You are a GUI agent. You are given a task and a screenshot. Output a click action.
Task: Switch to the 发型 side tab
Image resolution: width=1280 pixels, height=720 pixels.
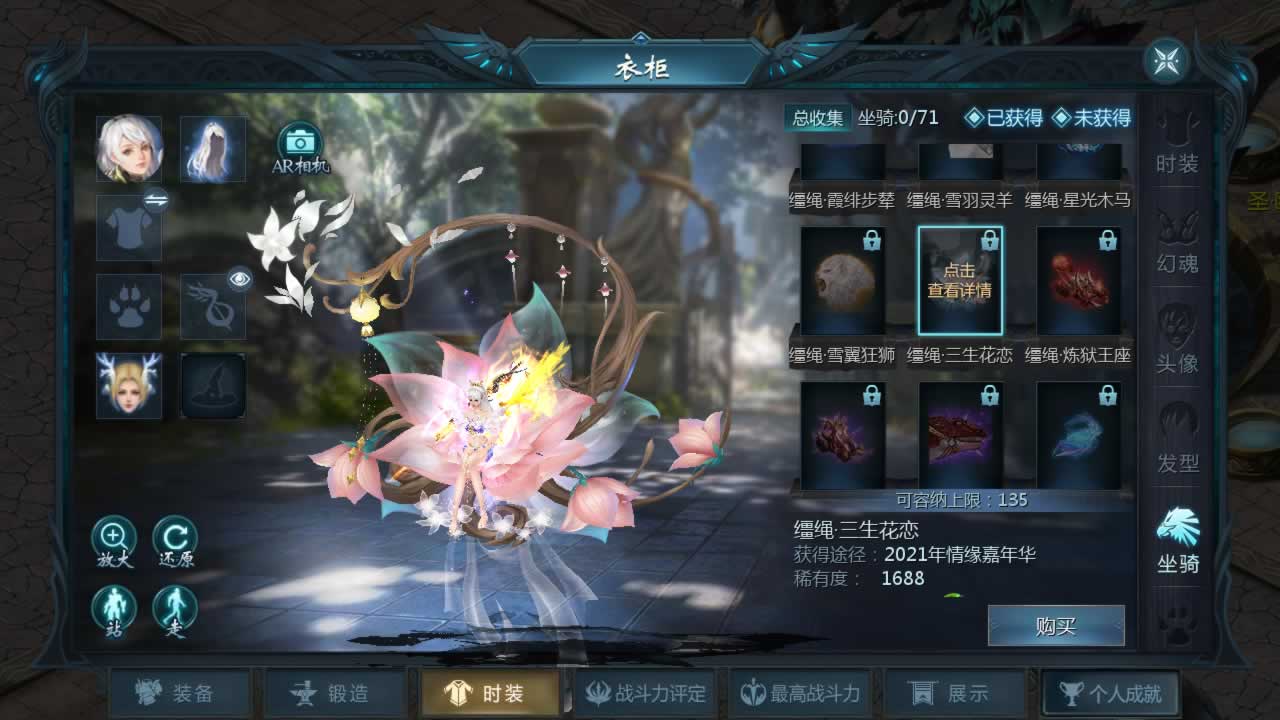tap(1177, 443)
